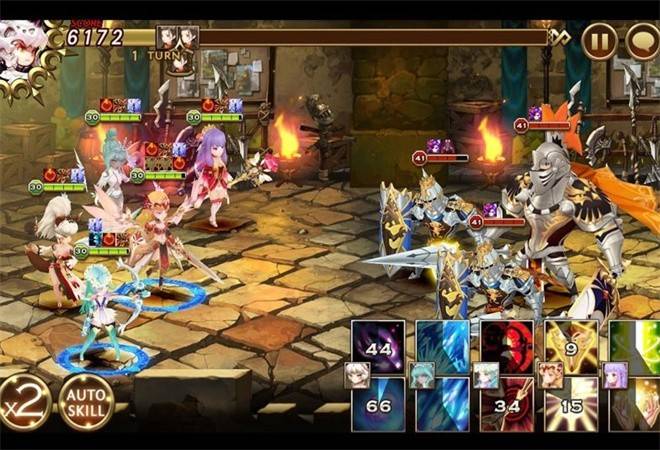660x450 pixels.
Task: Toggle the AUTO SKILL button
Action: point(86,402)
